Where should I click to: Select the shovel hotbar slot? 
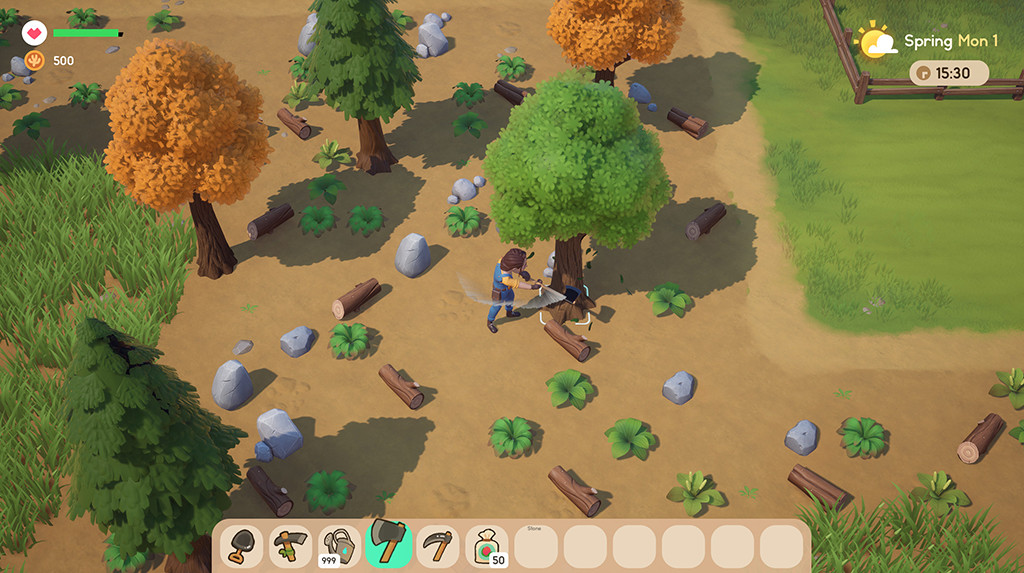coord(241,546)
